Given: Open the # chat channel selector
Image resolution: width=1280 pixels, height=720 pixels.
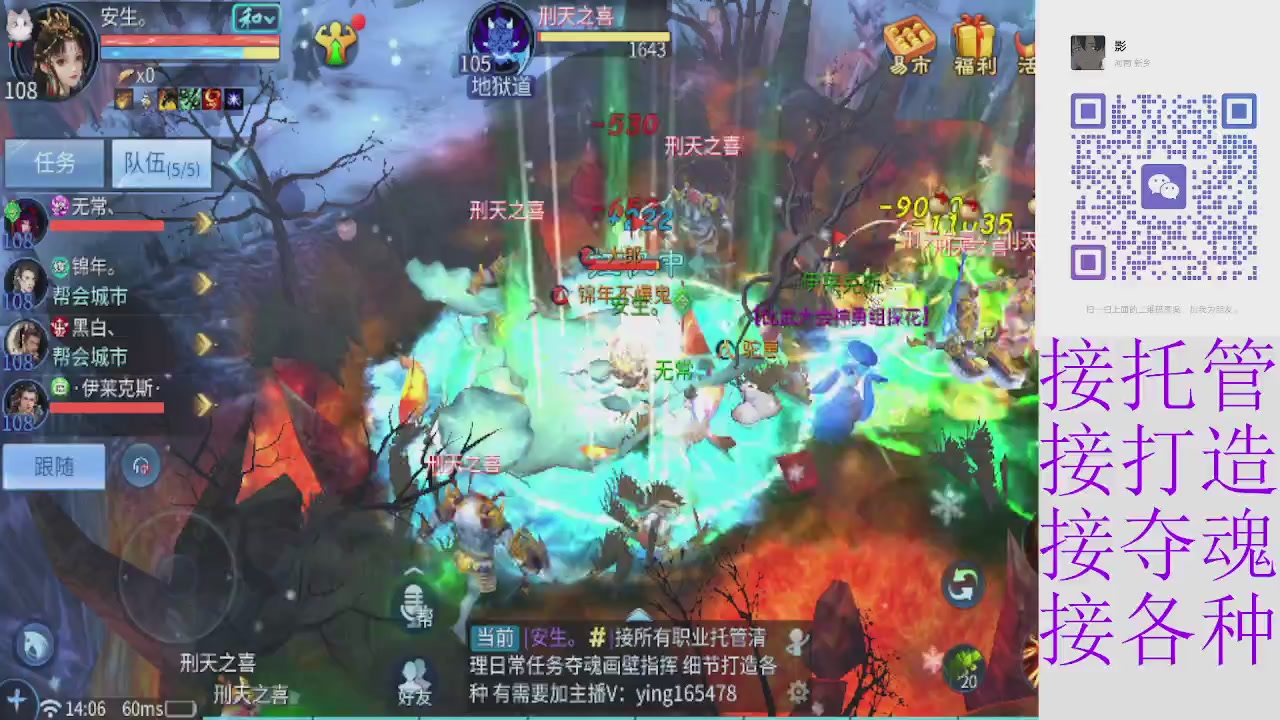Looking at the screenshot, I should click(598, 637).
